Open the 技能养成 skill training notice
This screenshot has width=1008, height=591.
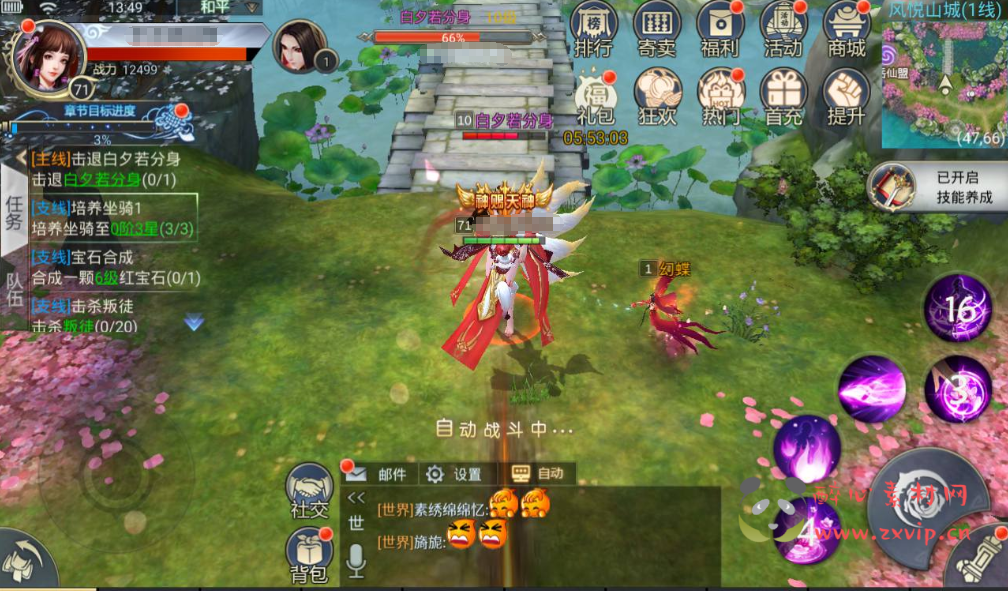click(x=936, y=187)
